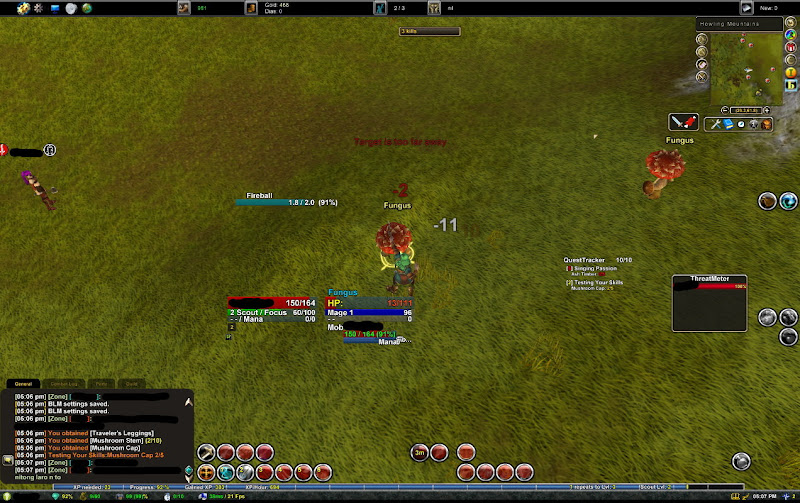Viewport: 800px width, 503px height.
Task: Click the Fungus target name frame
Action: click(343, 293)
